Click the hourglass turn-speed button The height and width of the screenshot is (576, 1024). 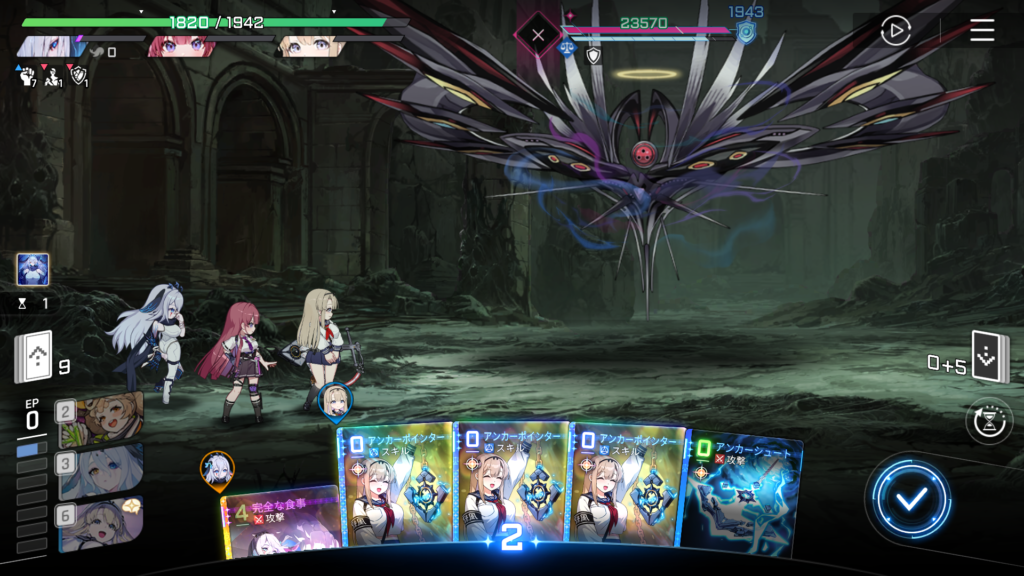[x=989, y=421]
